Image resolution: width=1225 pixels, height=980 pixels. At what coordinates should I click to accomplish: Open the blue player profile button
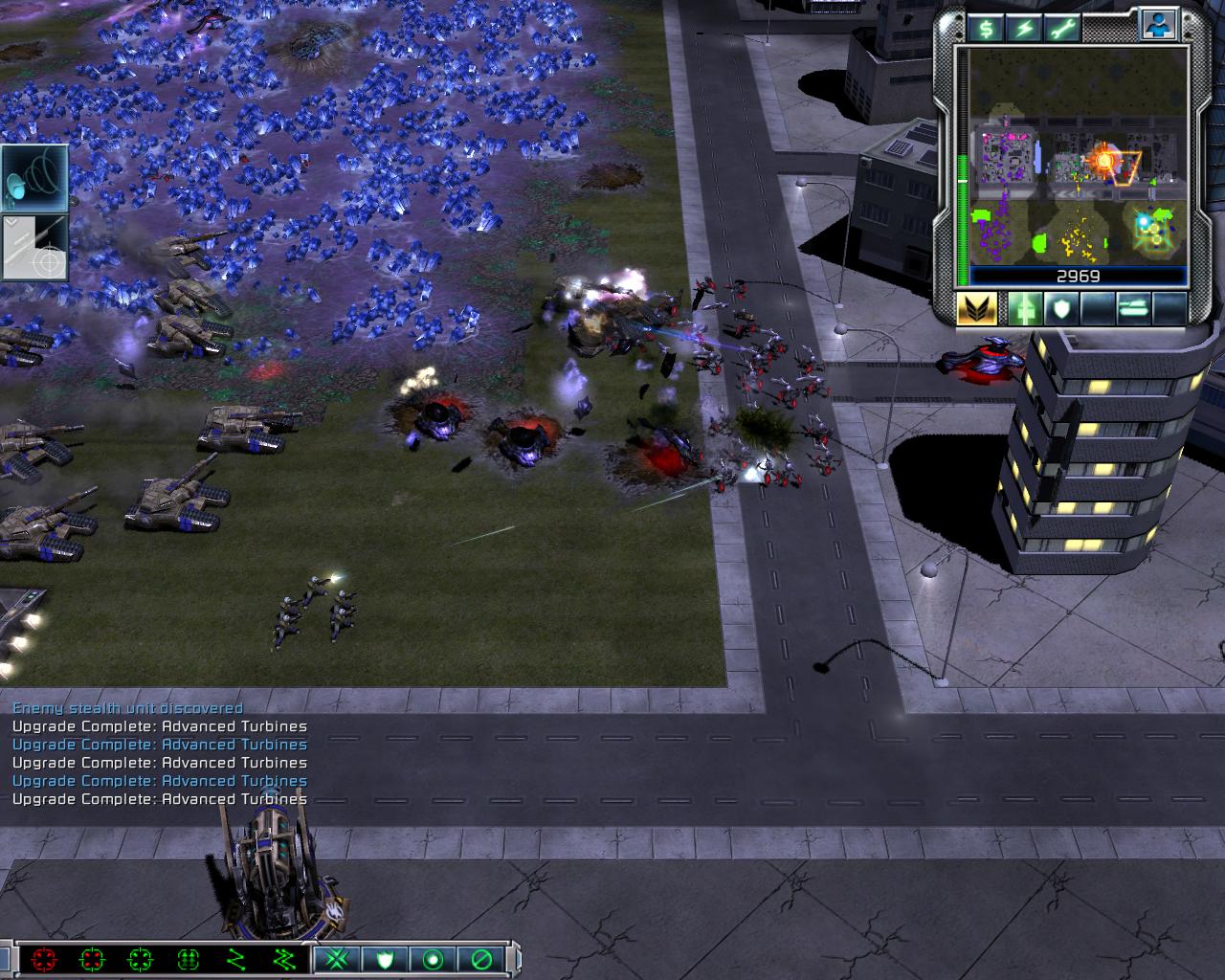click(x=1156, y=26)
